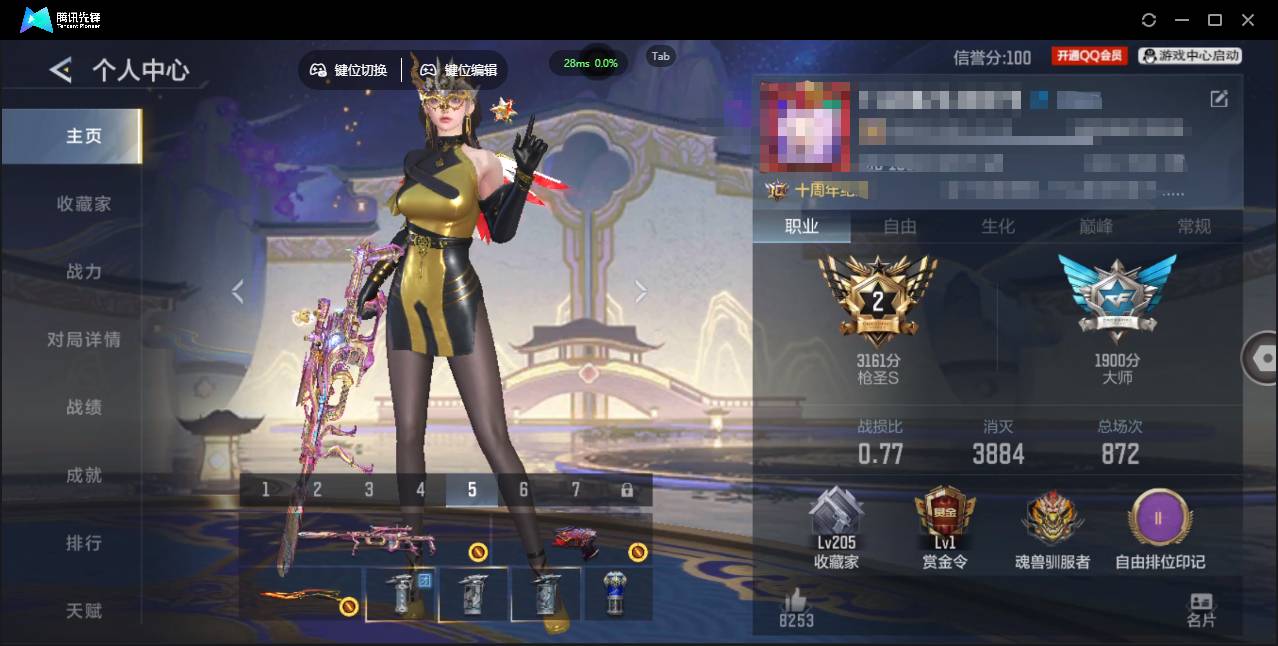1278x646 pixels.
Task: Open the 键位编辑 key editor
Action: pos(459,70)
